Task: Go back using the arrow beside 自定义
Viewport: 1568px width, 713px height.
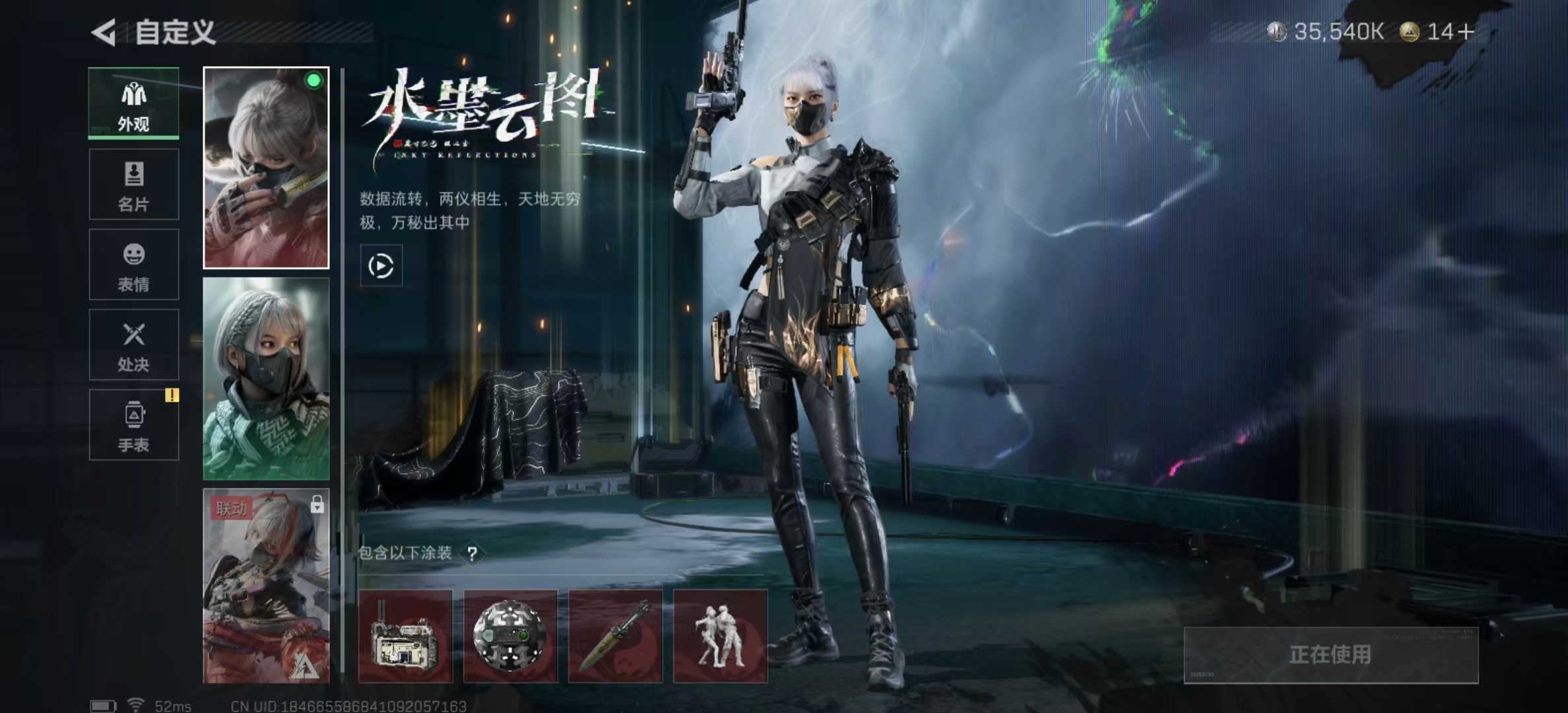Action: tap(104, 32)
